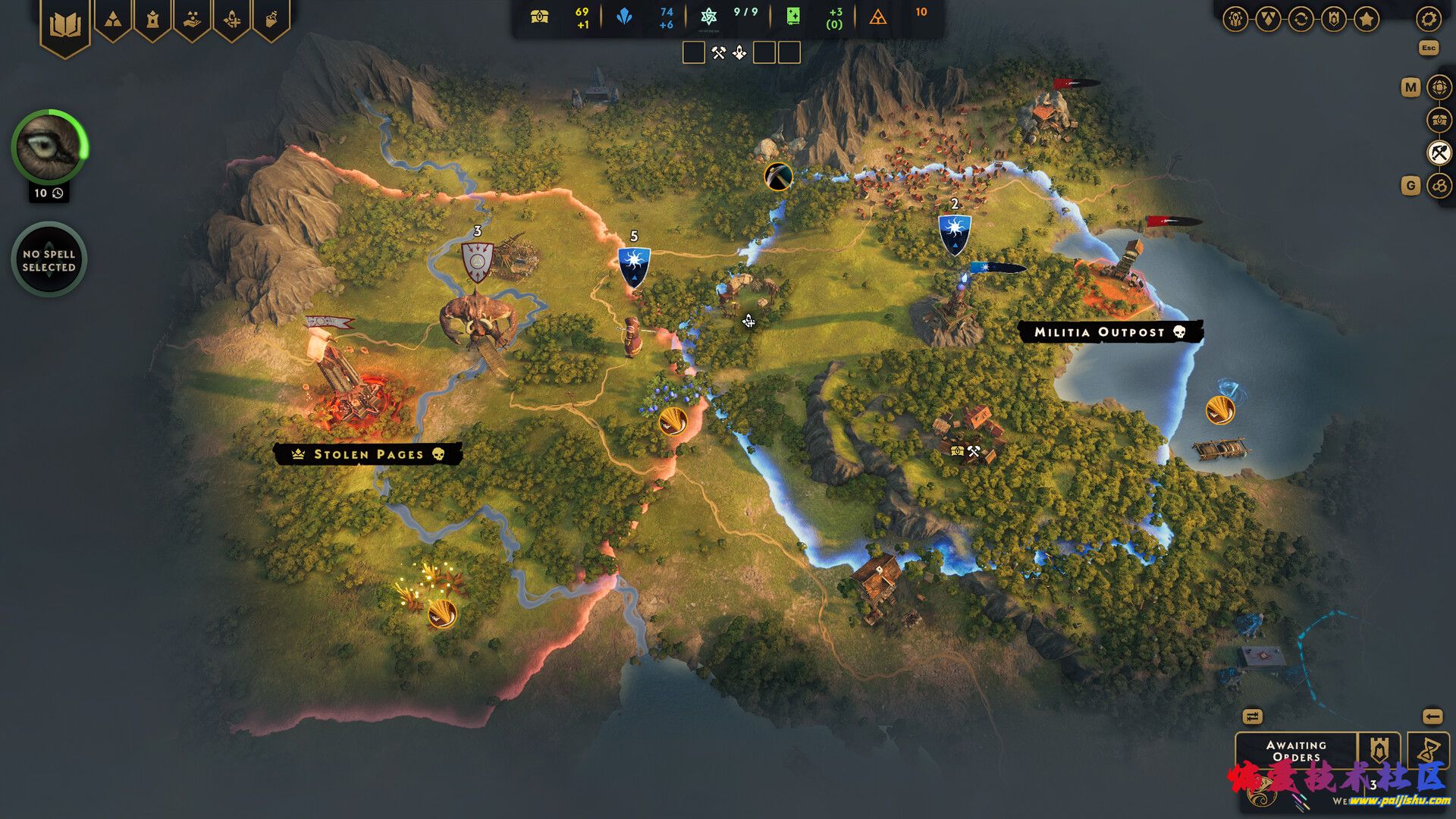Open the spellbook banner tab
This screenshot has width=1456, height=819.
pos(65,26)
